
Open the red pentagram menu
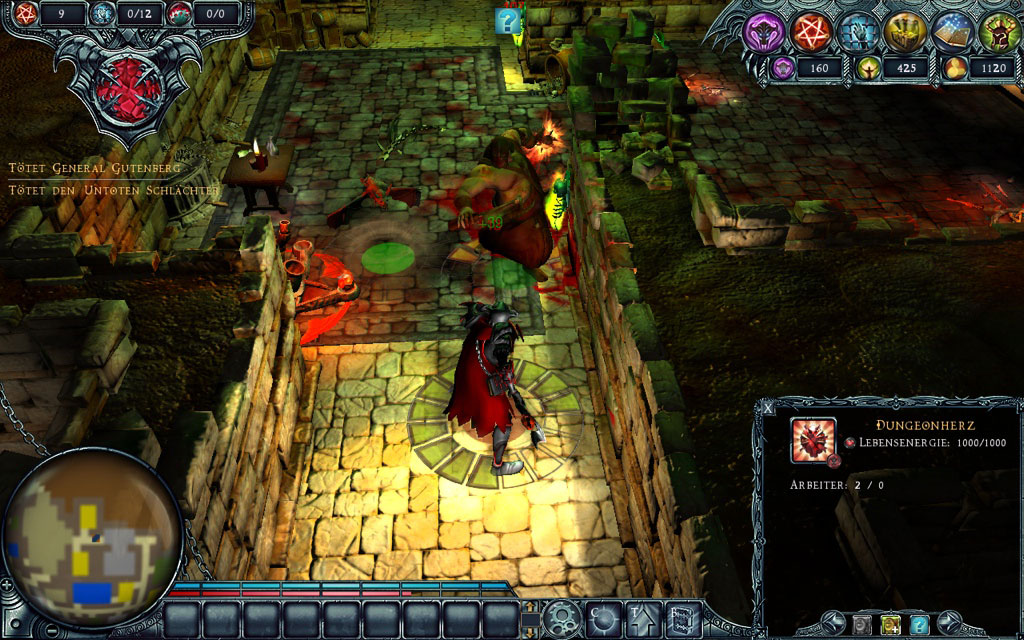point(812,32)
